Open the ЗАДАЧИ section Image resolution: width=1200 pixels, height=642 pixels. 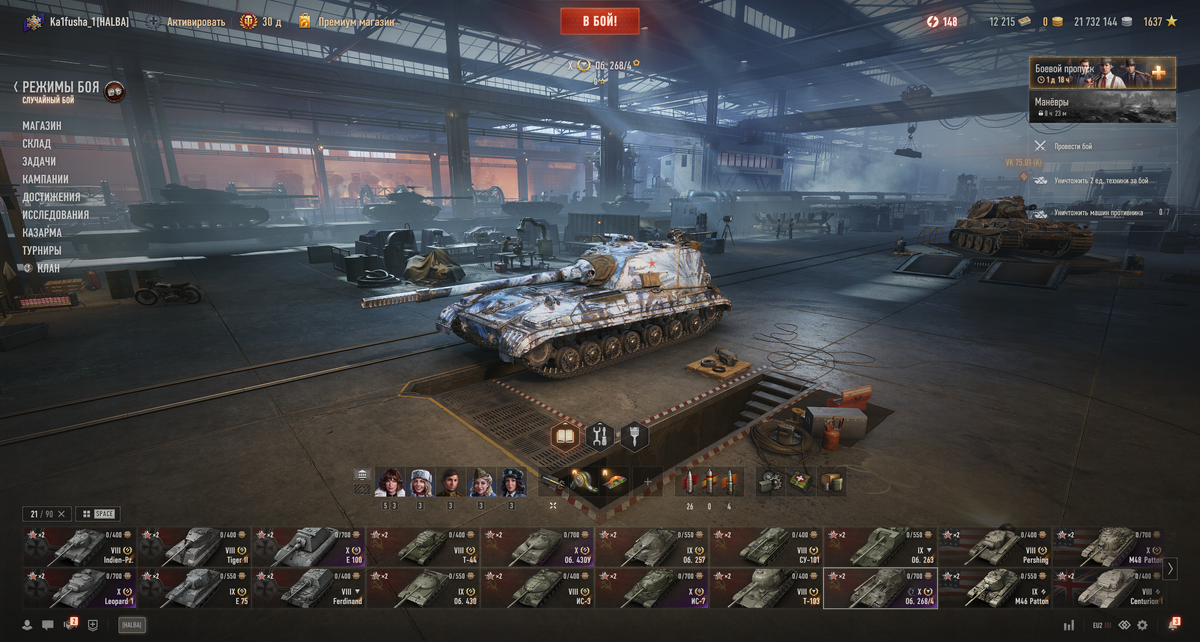pyautogui.click(x=39, y=162)
